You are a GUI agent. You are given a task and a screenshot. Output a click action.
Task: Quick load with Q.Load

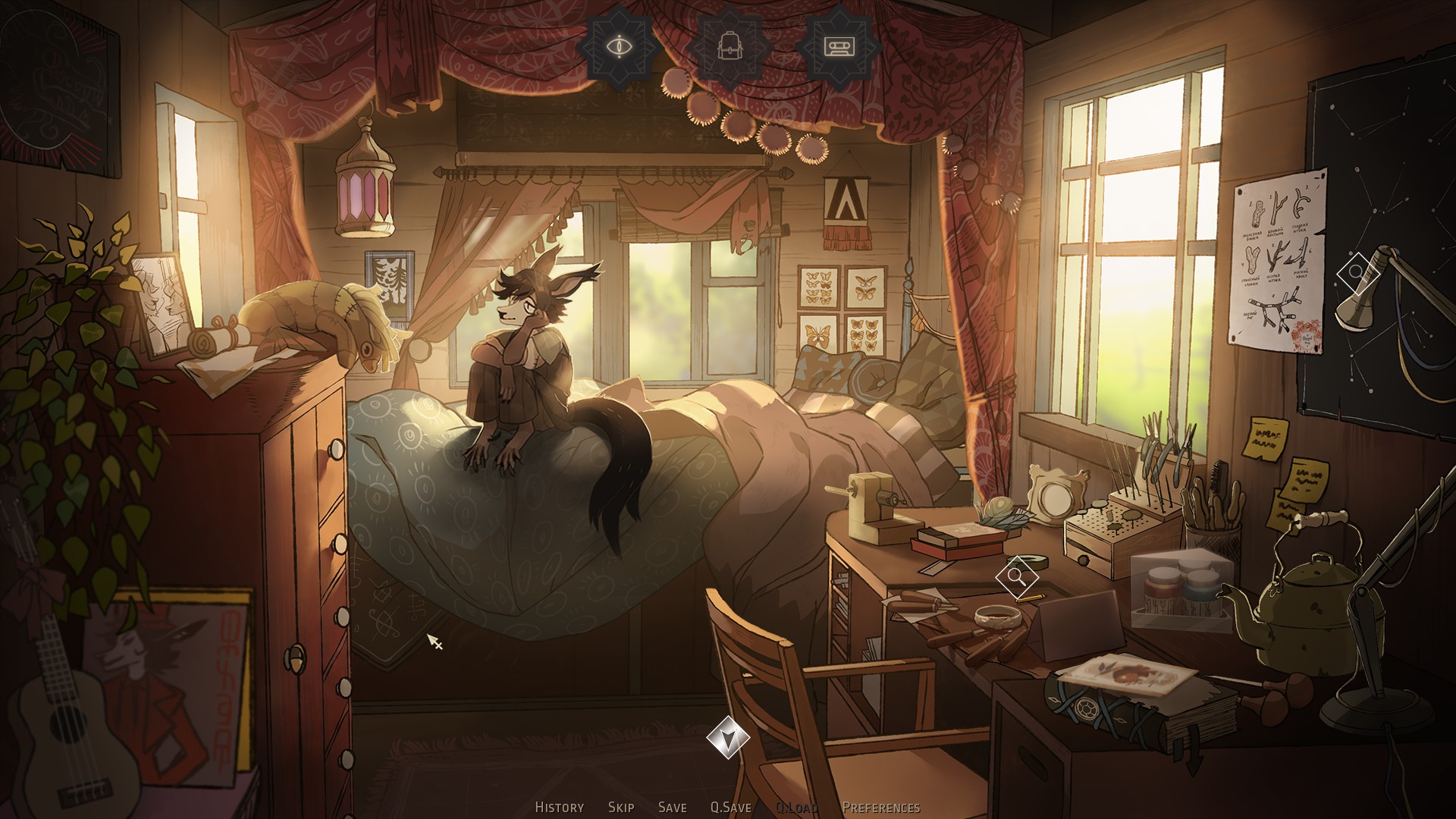795,808
